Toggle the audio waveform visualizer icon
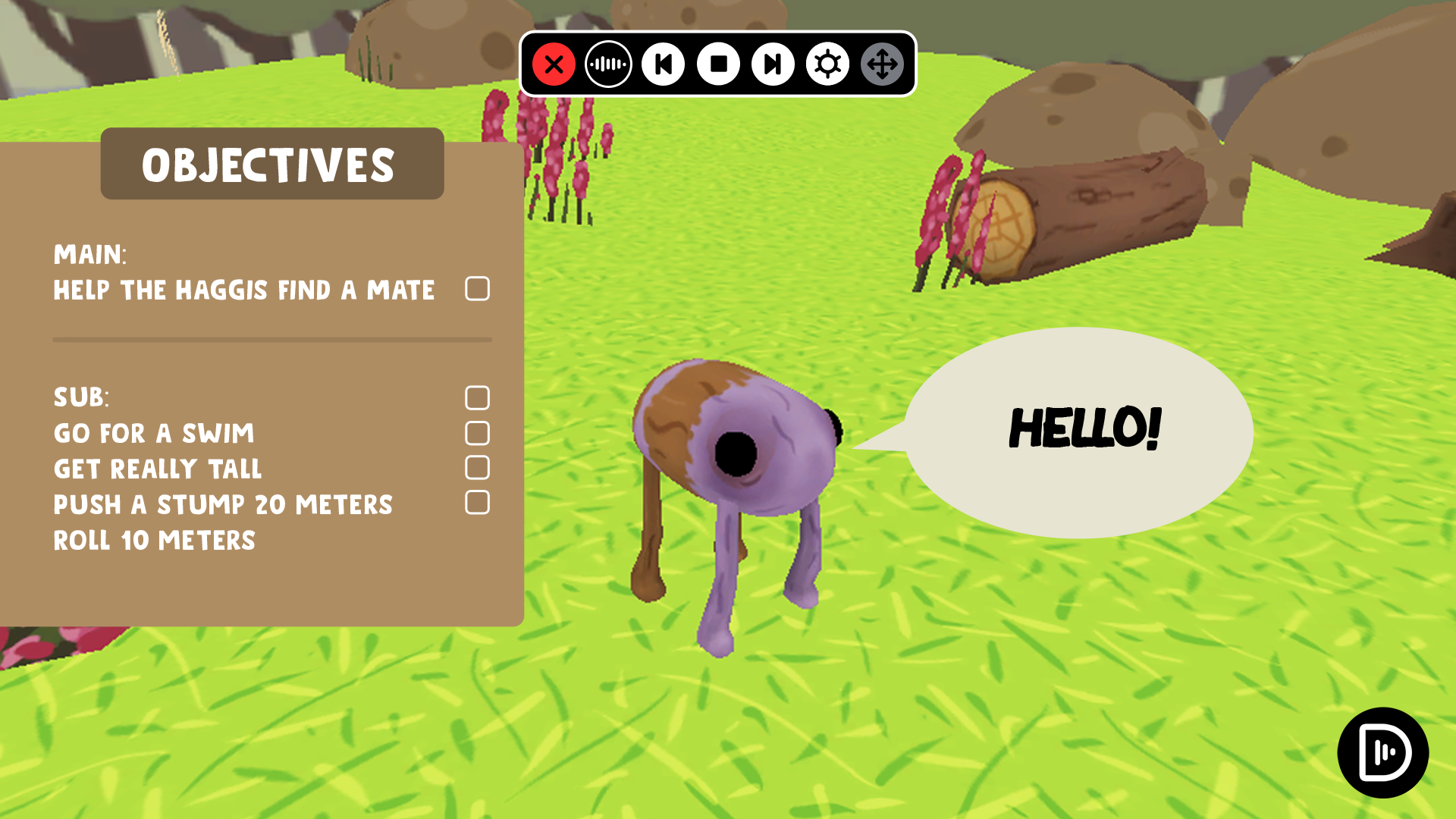This screenshot has height=819, width=1456. pyautogui.click(x=607, y=65)
